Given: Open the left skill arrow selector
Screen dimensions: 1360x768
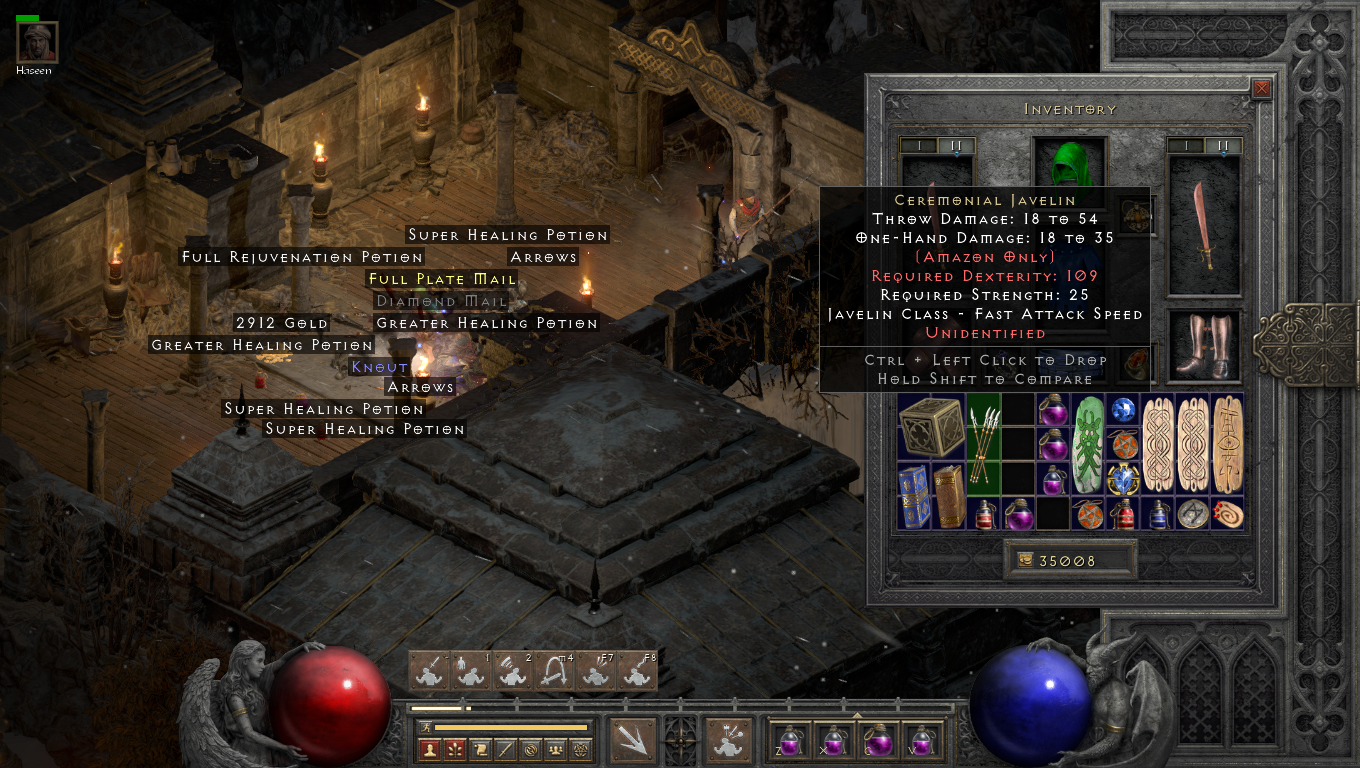Looking at the screenshot, I should click(x=632, y=741).
